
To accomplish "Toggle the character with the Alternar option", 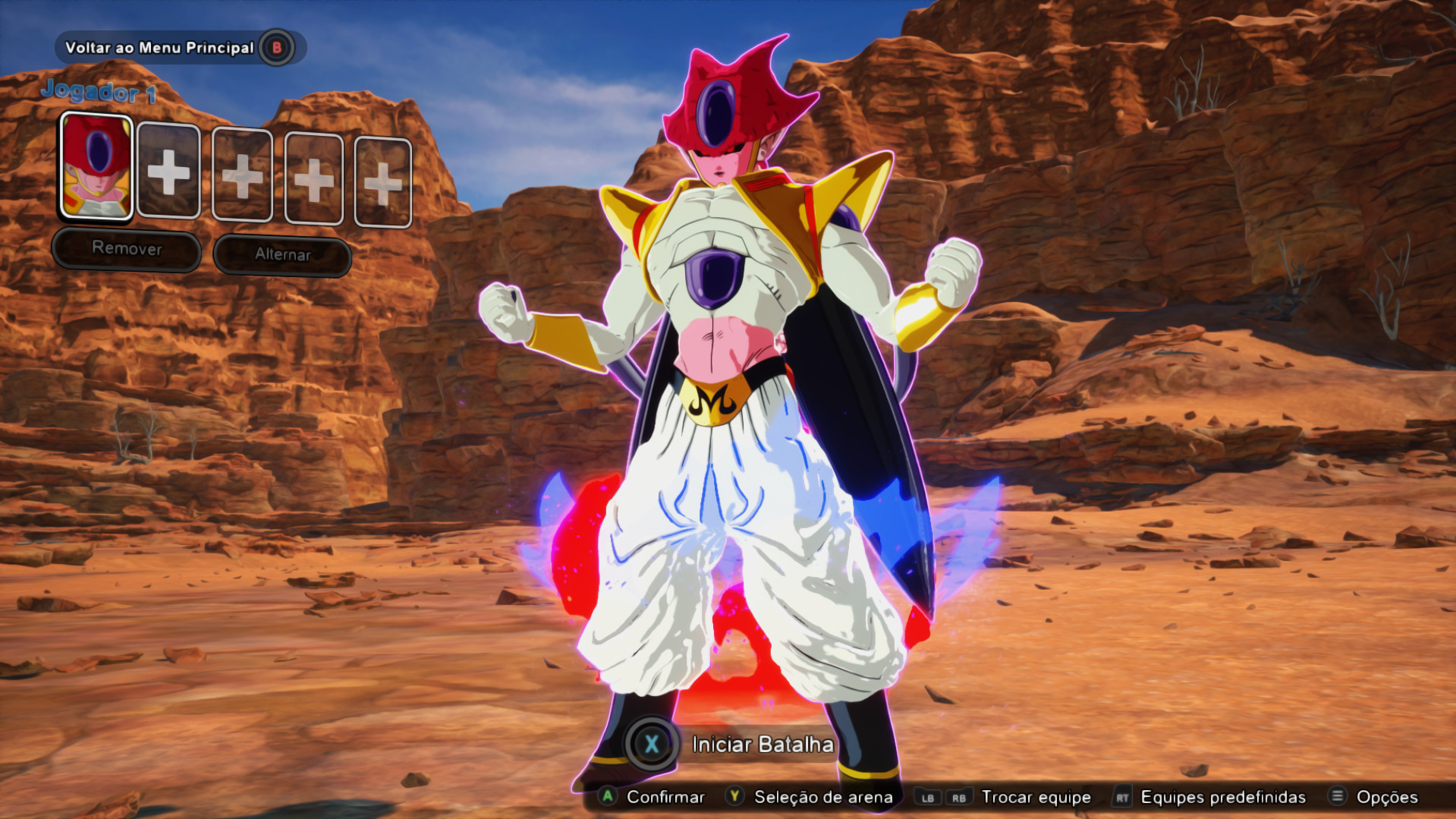I will coord(281,255).
